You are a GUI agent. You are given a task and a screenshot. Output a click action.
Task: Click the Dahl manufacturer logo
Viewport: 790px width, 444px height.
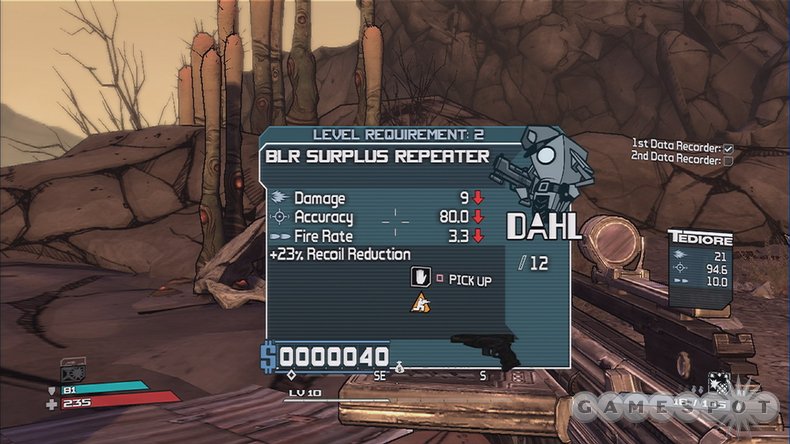click(x=544, y=227)
